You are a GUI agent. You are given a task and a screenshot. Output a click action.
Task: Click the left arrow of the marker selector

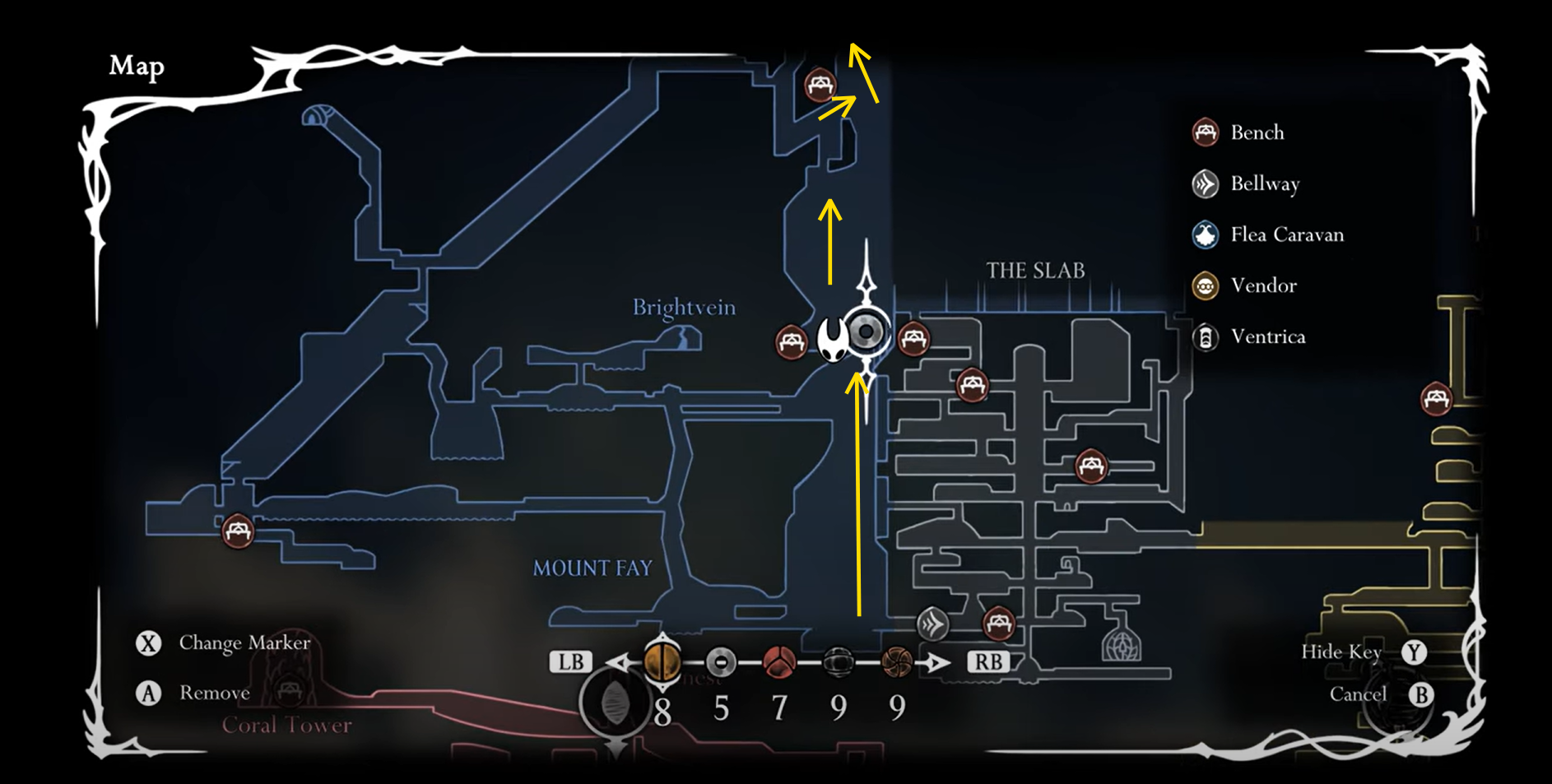618,662
